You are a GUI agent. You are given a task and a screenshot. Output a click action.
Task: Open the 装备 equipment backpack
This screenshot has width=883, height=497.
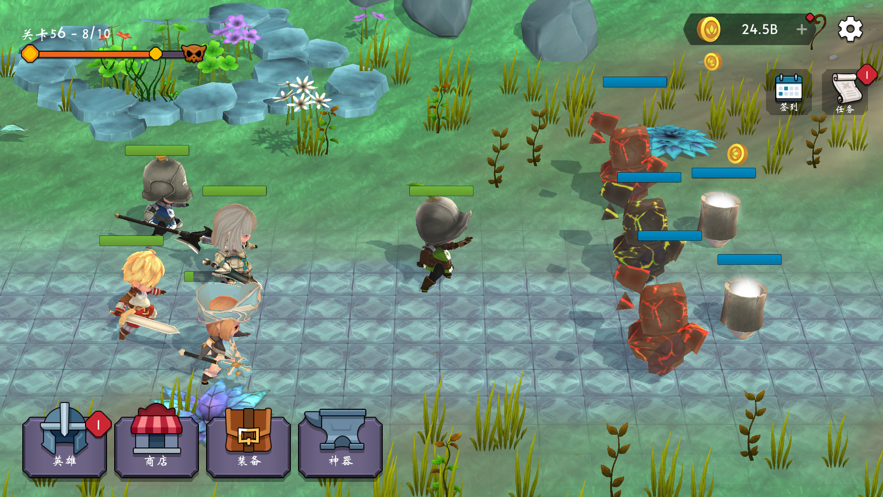(248, 441)
